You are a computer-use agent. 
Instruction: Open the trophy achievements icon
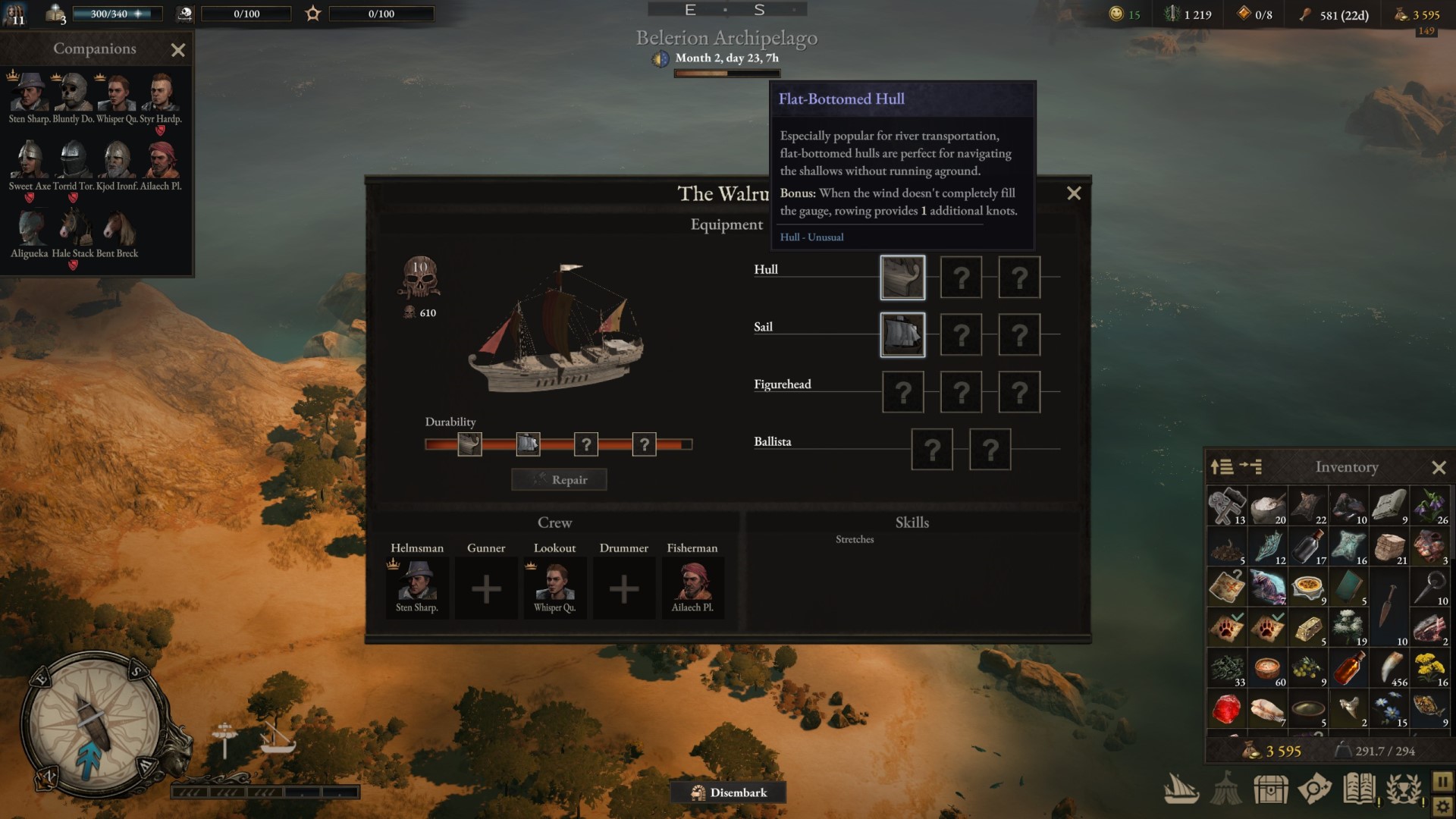[x=1402, y=789]
